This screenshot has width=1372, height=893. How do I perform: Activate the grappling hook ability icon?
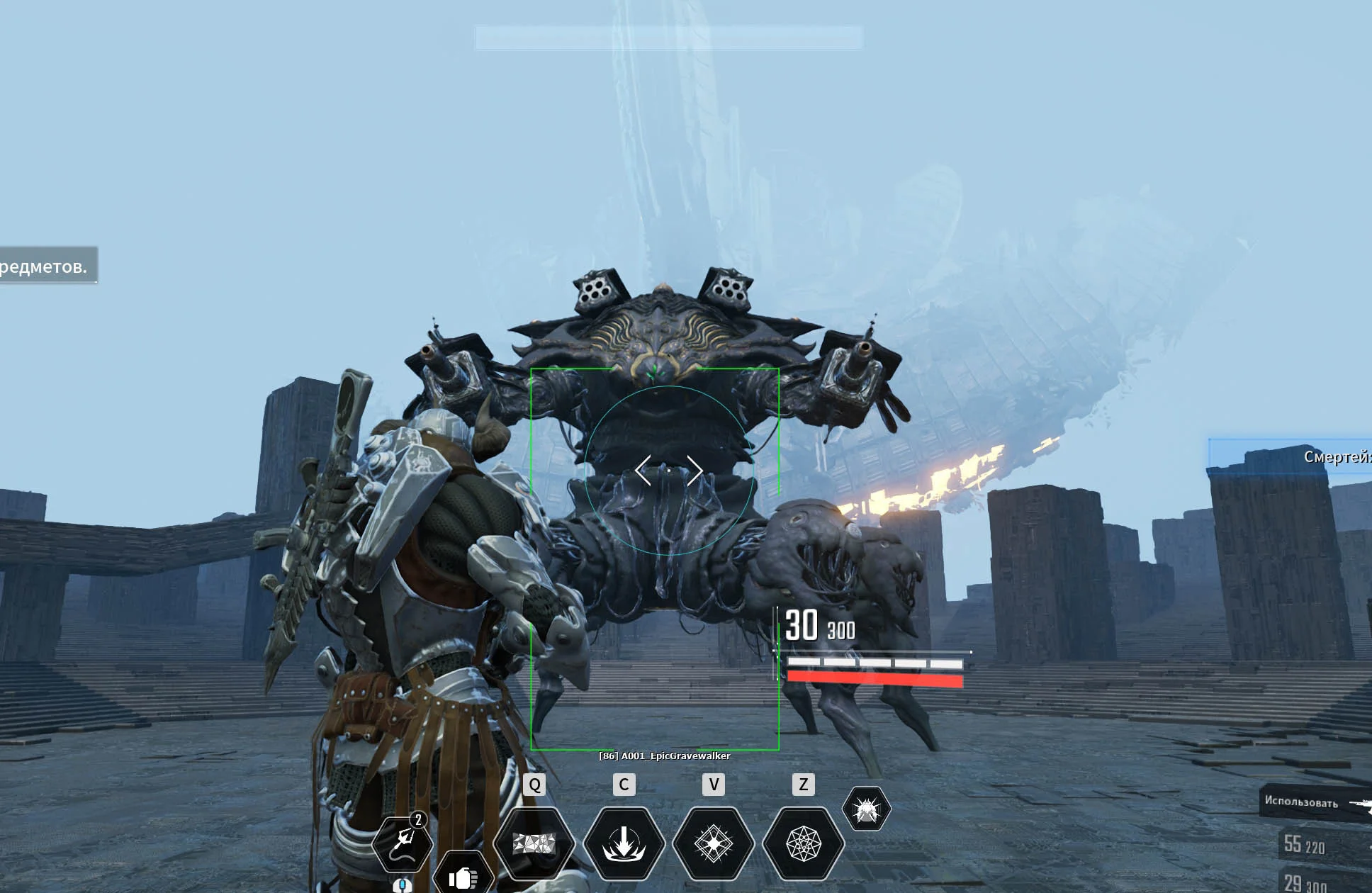coord(403,843)
